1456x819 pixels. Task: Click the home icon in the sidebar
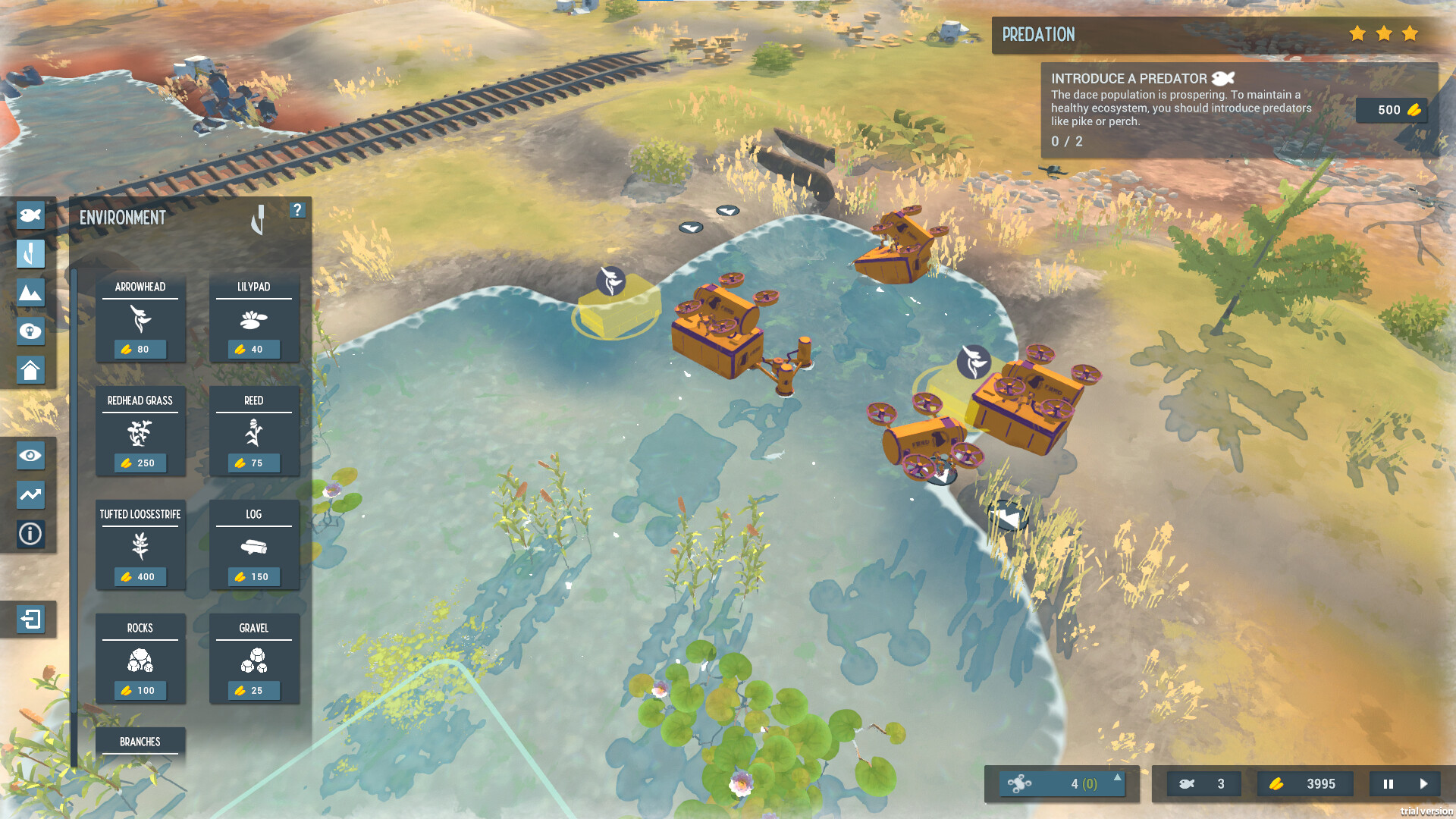coord(30,371)
